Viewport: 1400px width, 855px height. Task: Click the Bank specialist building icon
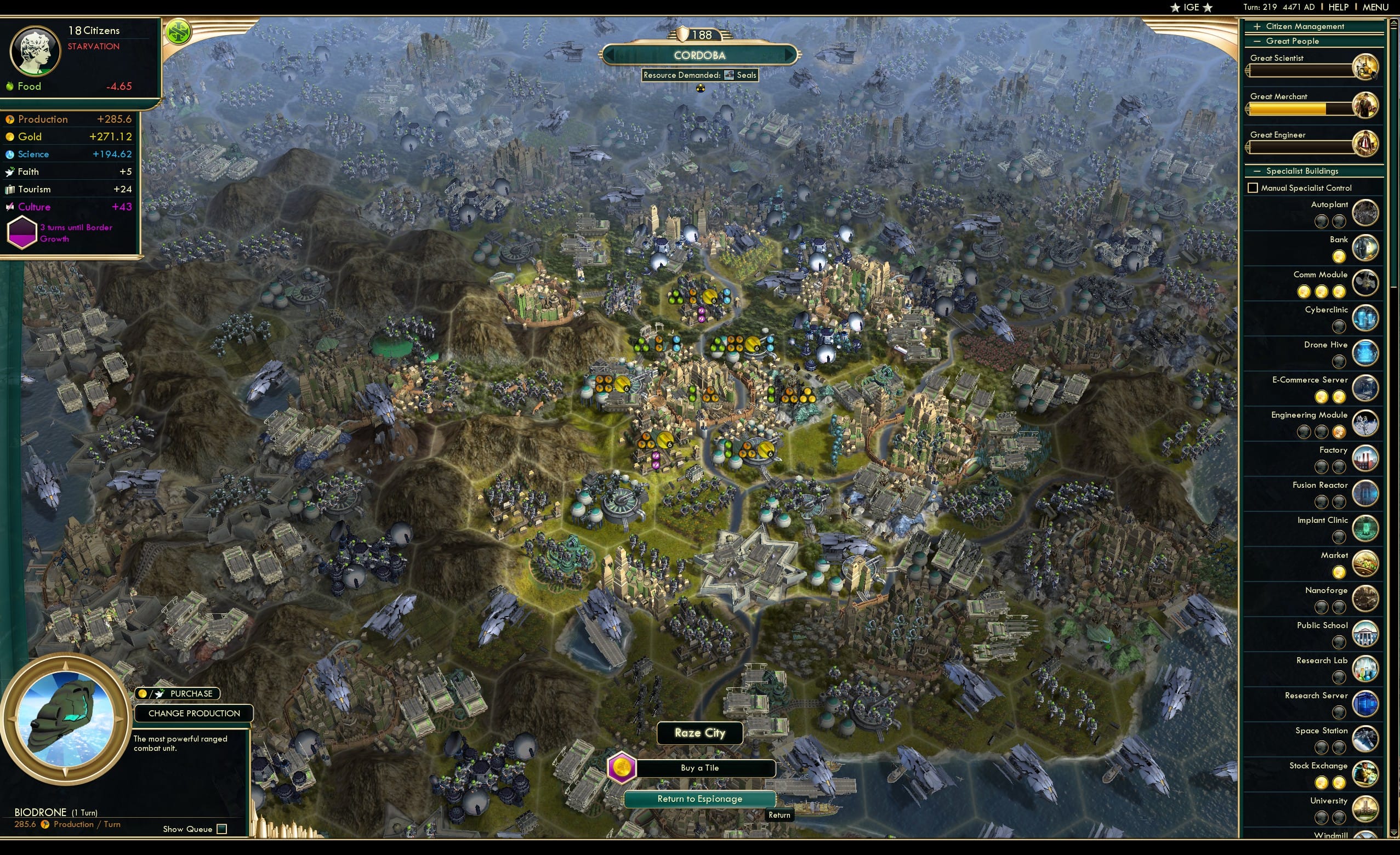(1366, 248)
